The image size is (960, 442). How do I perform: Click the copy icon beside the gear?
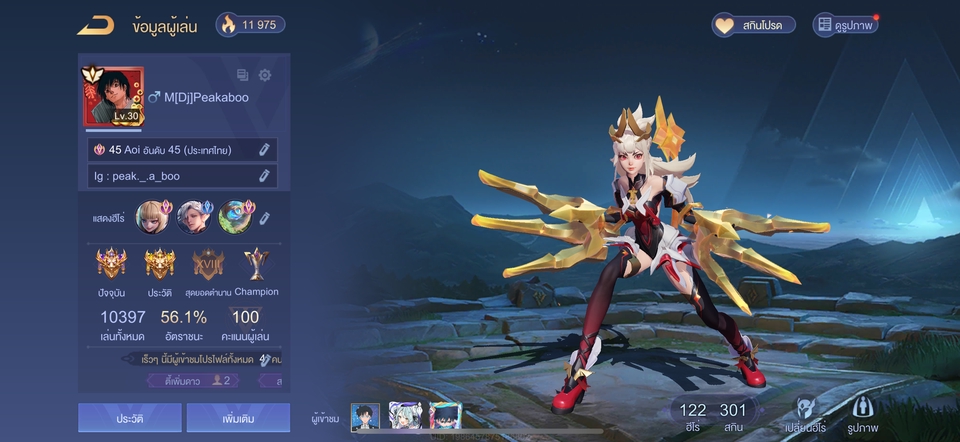(242, 75)
